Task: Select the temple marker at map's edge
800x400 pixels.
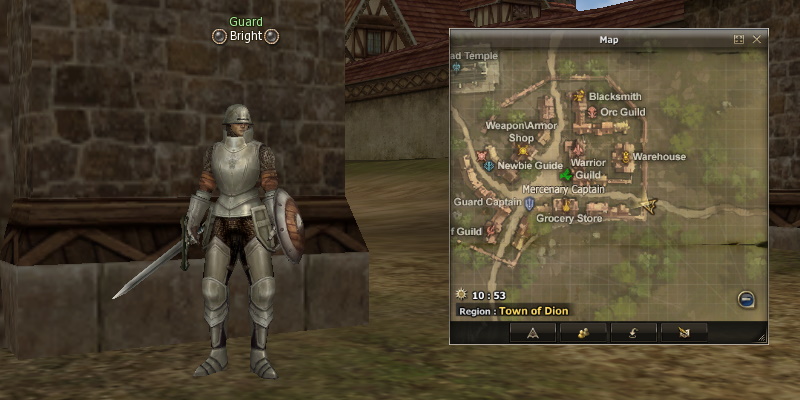Action: click(x=457, y=68)
